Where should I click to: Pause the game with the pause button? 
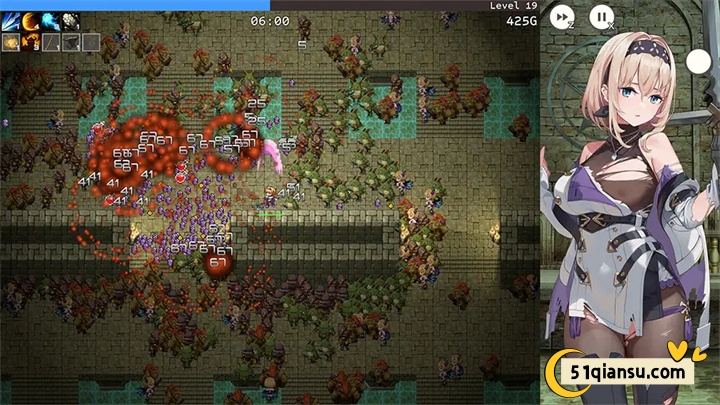pyautogui.click(x=601, y=16)
